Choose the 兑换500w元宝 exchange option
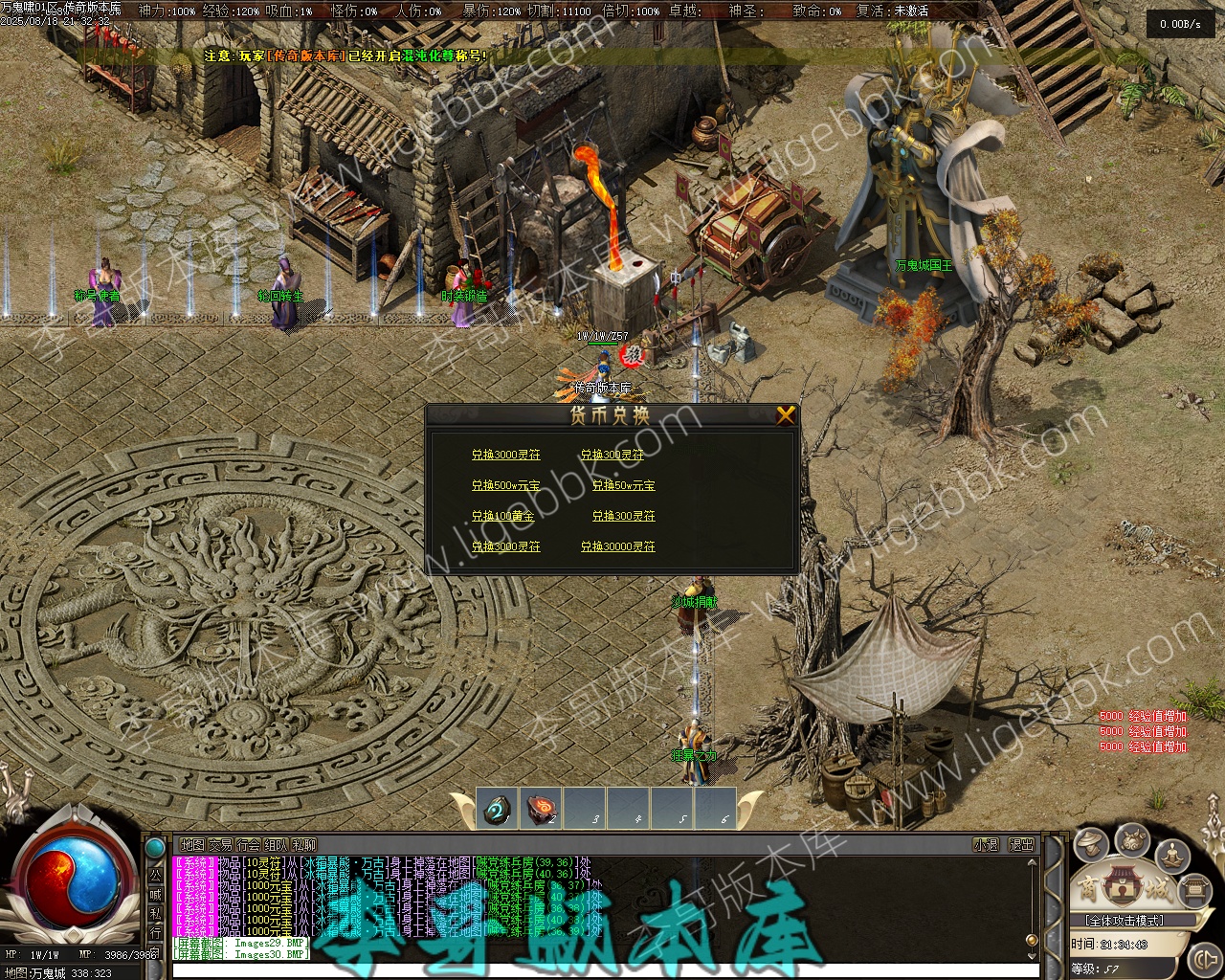 pos(505,485)
